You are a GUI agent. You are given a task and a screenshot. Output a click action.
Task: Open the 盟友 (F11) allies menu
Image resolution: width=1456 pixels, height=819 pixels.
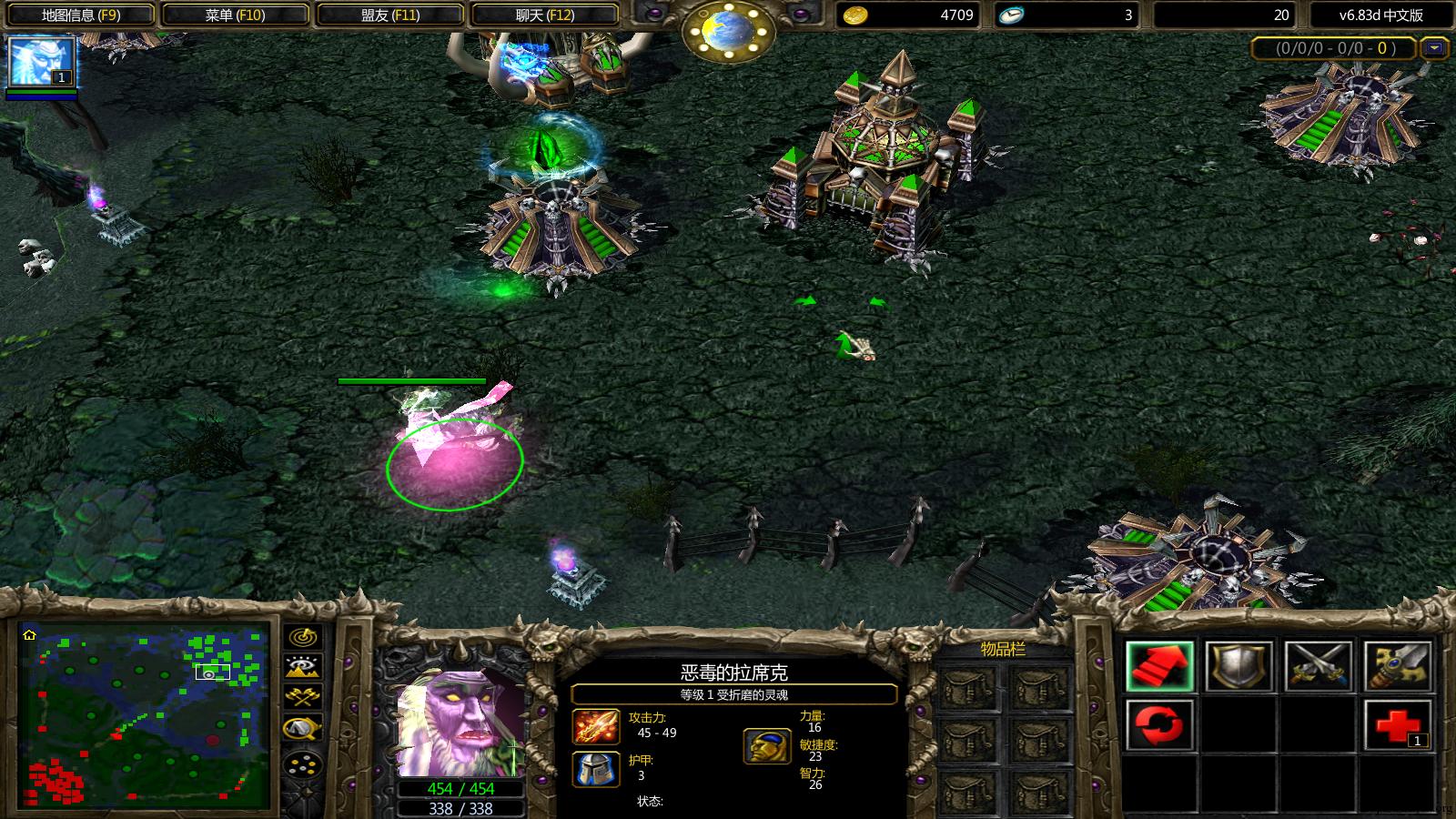pyautogui.click(x=389, y=15)
